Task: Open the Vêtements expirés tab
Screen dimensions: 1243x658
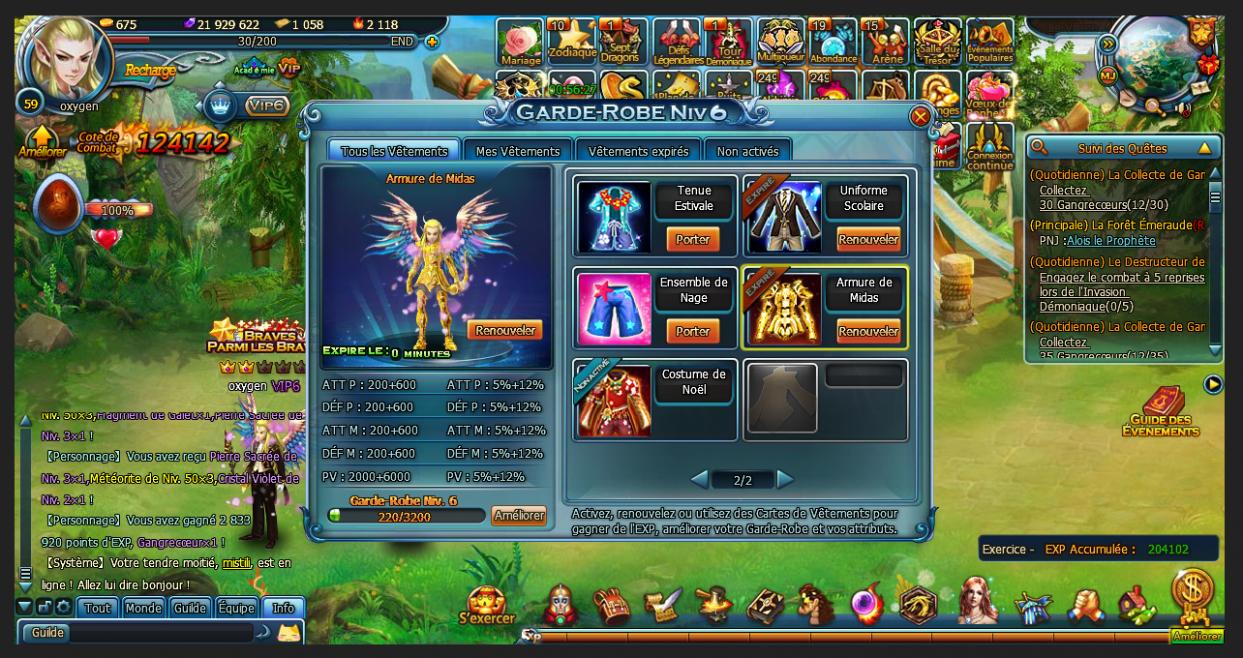Action: point(638,151)
